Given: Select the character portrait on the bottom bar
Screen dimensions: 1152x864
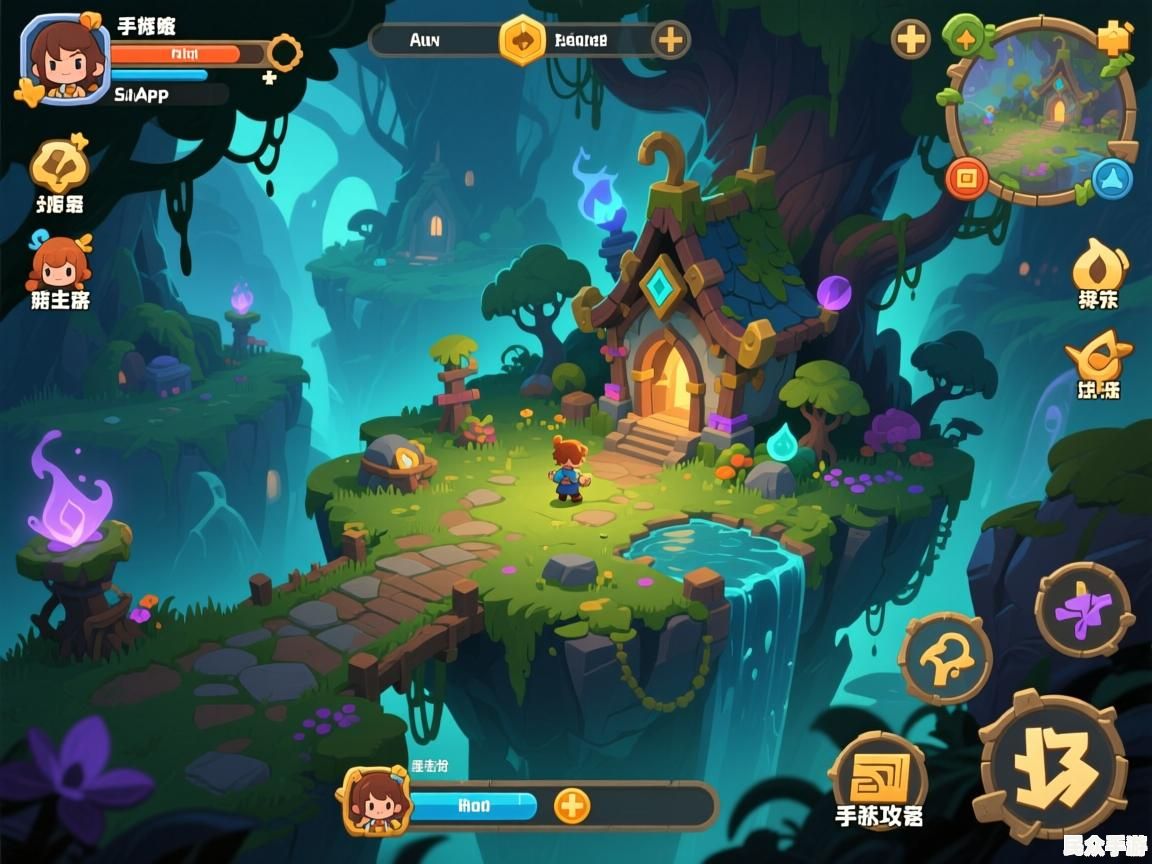Looking at the screenshot, I should (x=376, y=801).
